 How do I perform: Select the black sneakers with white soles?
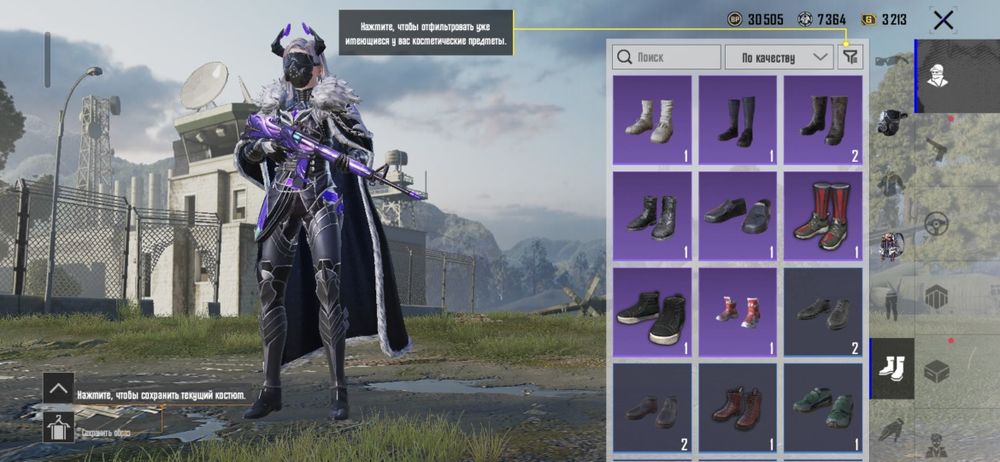click(651, 313)
